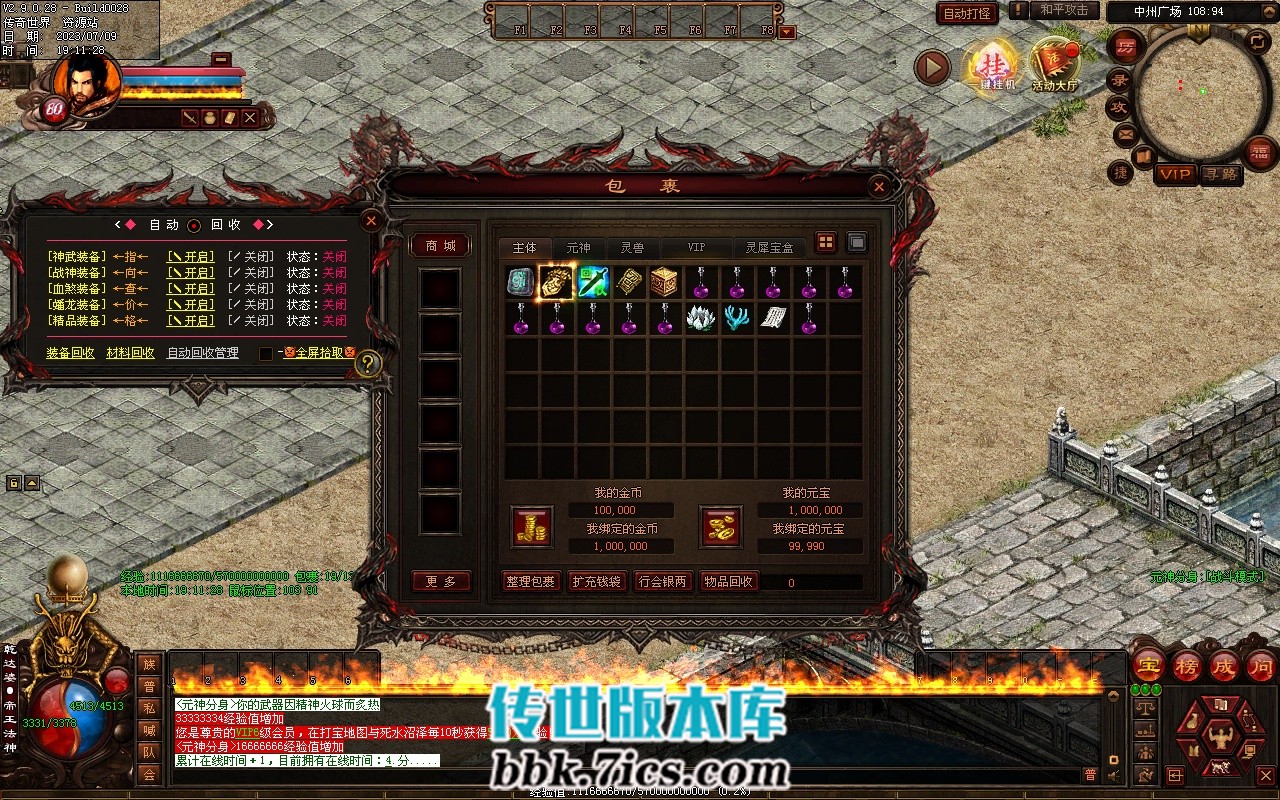Open the 活动大厅 activity hall
The width and height of the screenshot is (1280, 800).
pyautogui.click(x=1055, y=66)
